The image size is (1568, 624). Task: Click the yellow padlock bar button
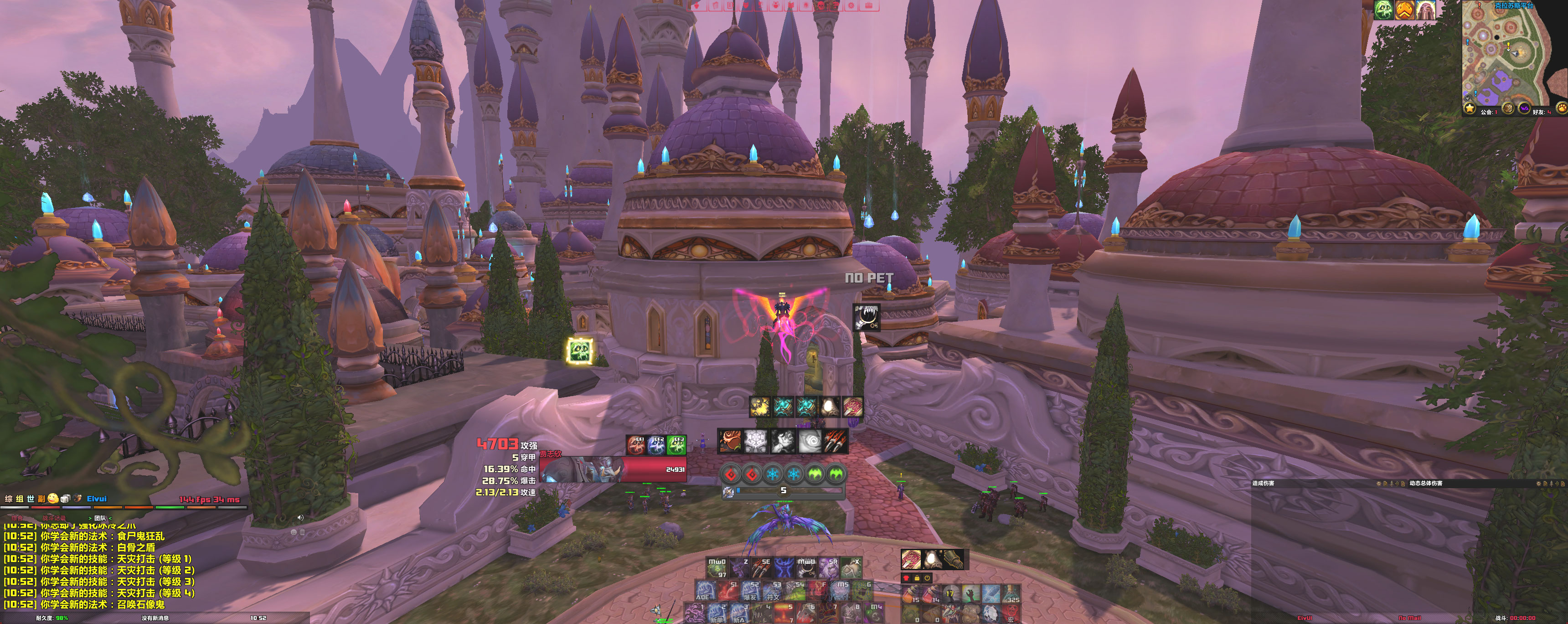click(917, 578)
